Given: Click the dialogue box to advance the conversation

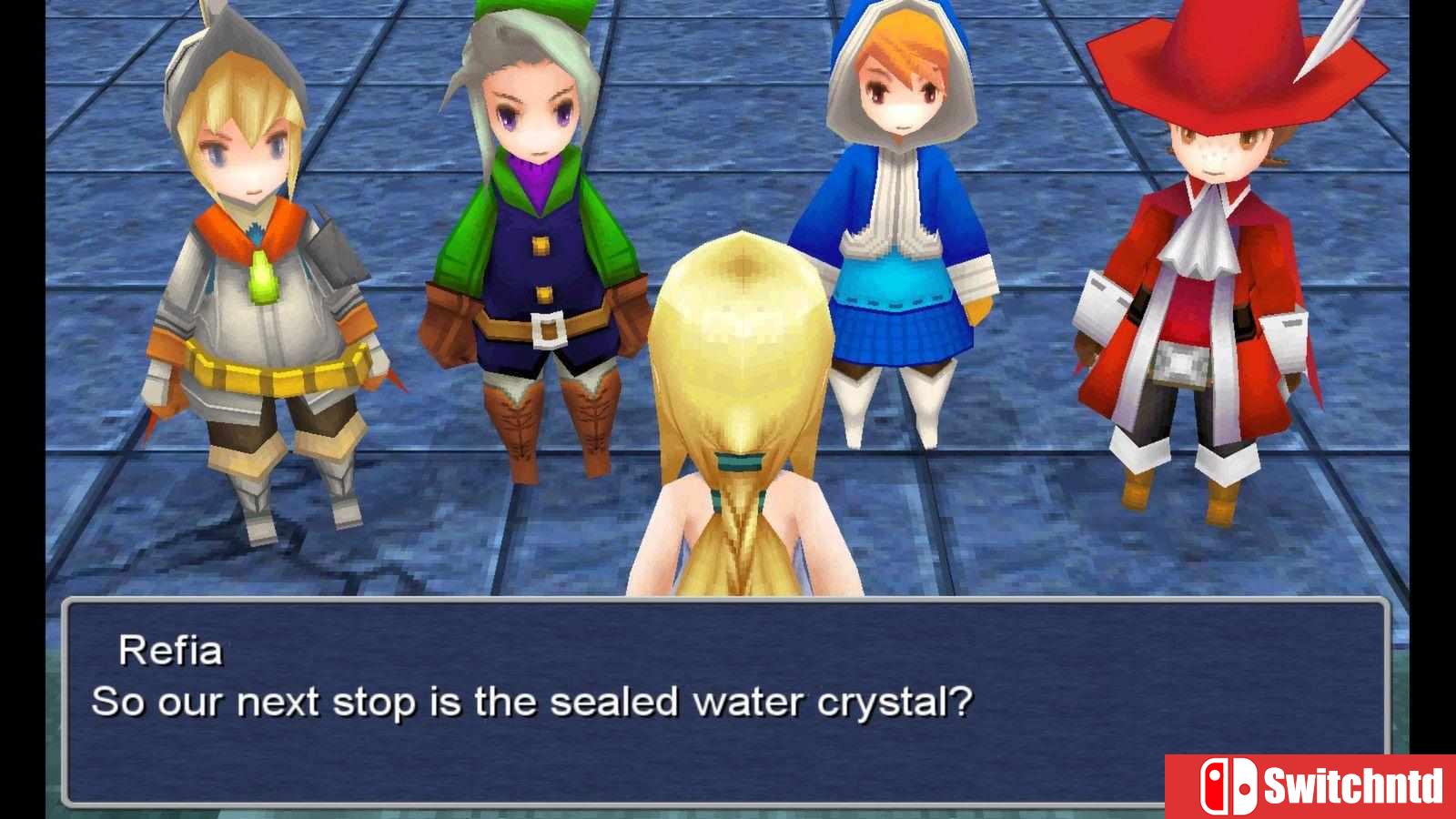Looking at the screenshot, I should tap(728, 692).
